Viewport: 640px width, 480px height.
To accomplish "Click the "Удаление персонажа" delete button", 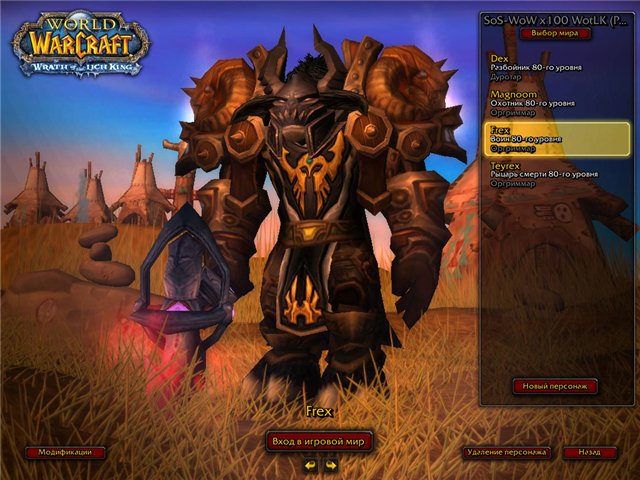I will point(507,452).
